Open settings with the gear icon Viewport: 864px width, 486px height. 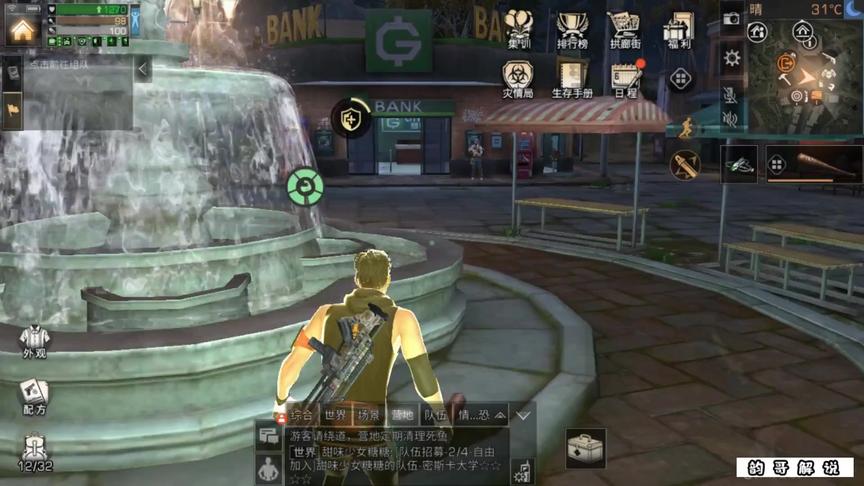[732, 57]
